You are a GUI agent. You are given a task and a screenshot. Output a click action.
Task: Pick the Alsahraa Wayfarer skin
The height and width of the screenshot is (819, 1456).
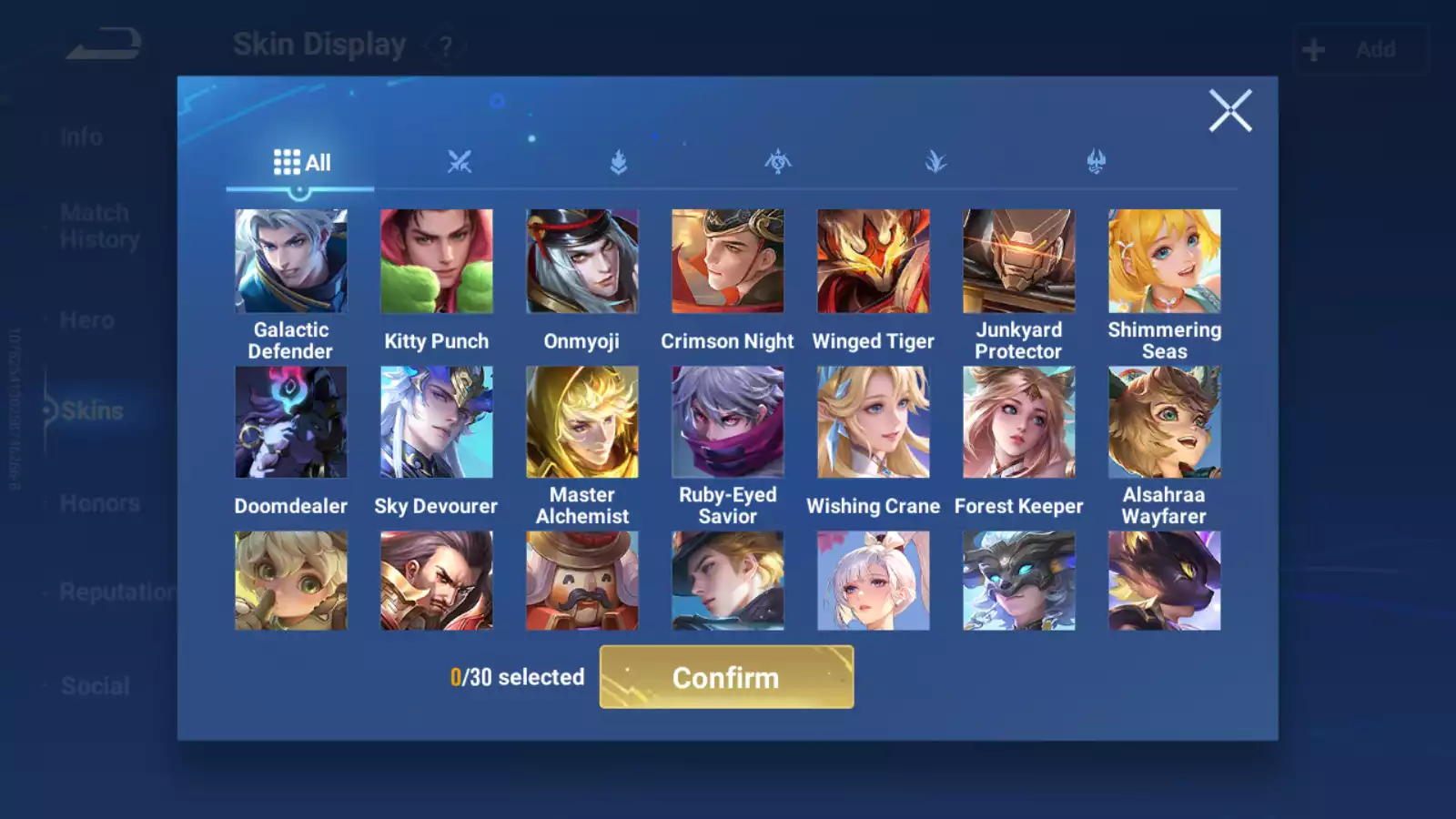(x=1165, y=422)
